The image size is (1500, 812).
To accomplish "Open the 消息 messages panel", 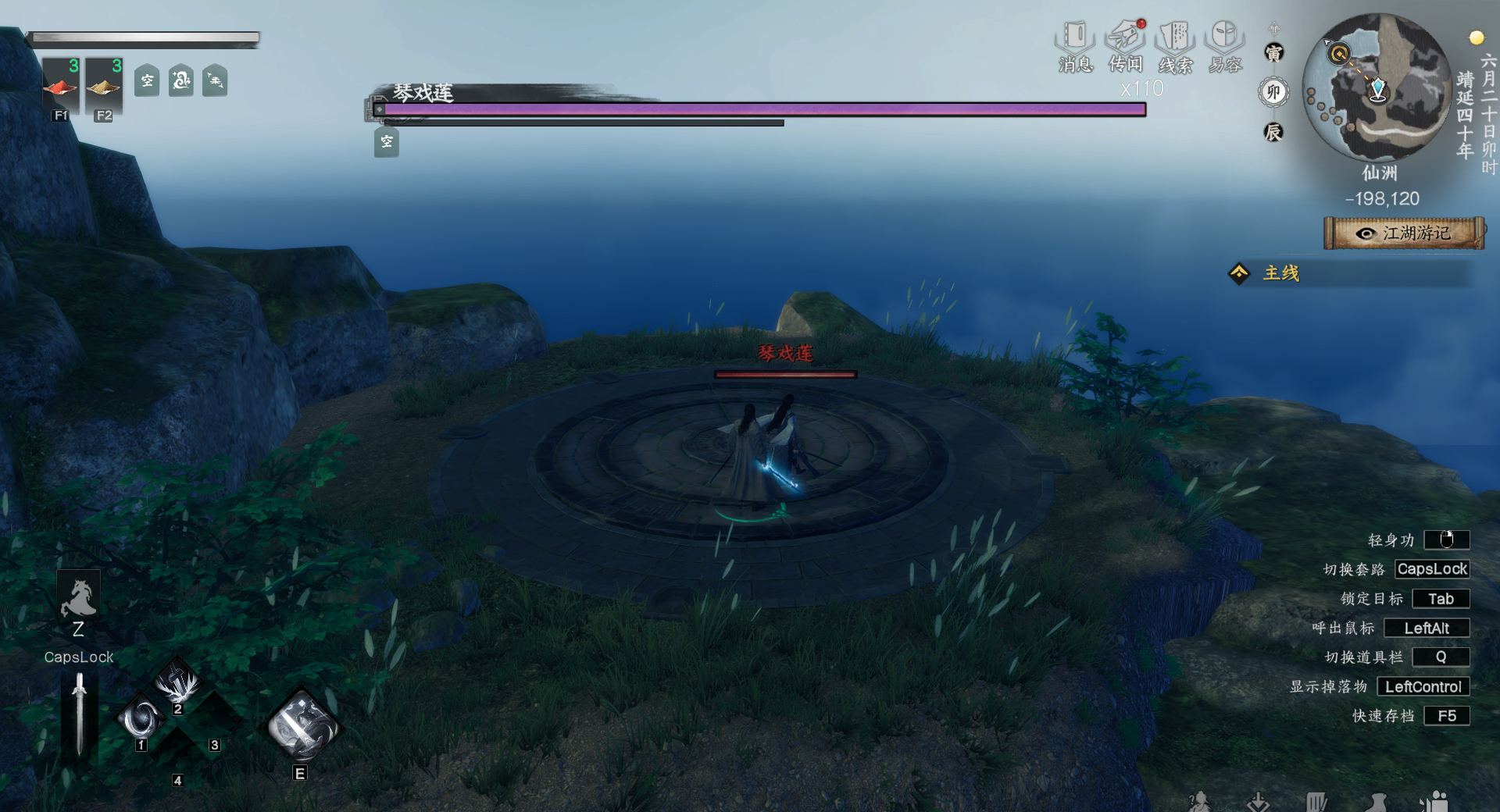I will coord(1075,47).
